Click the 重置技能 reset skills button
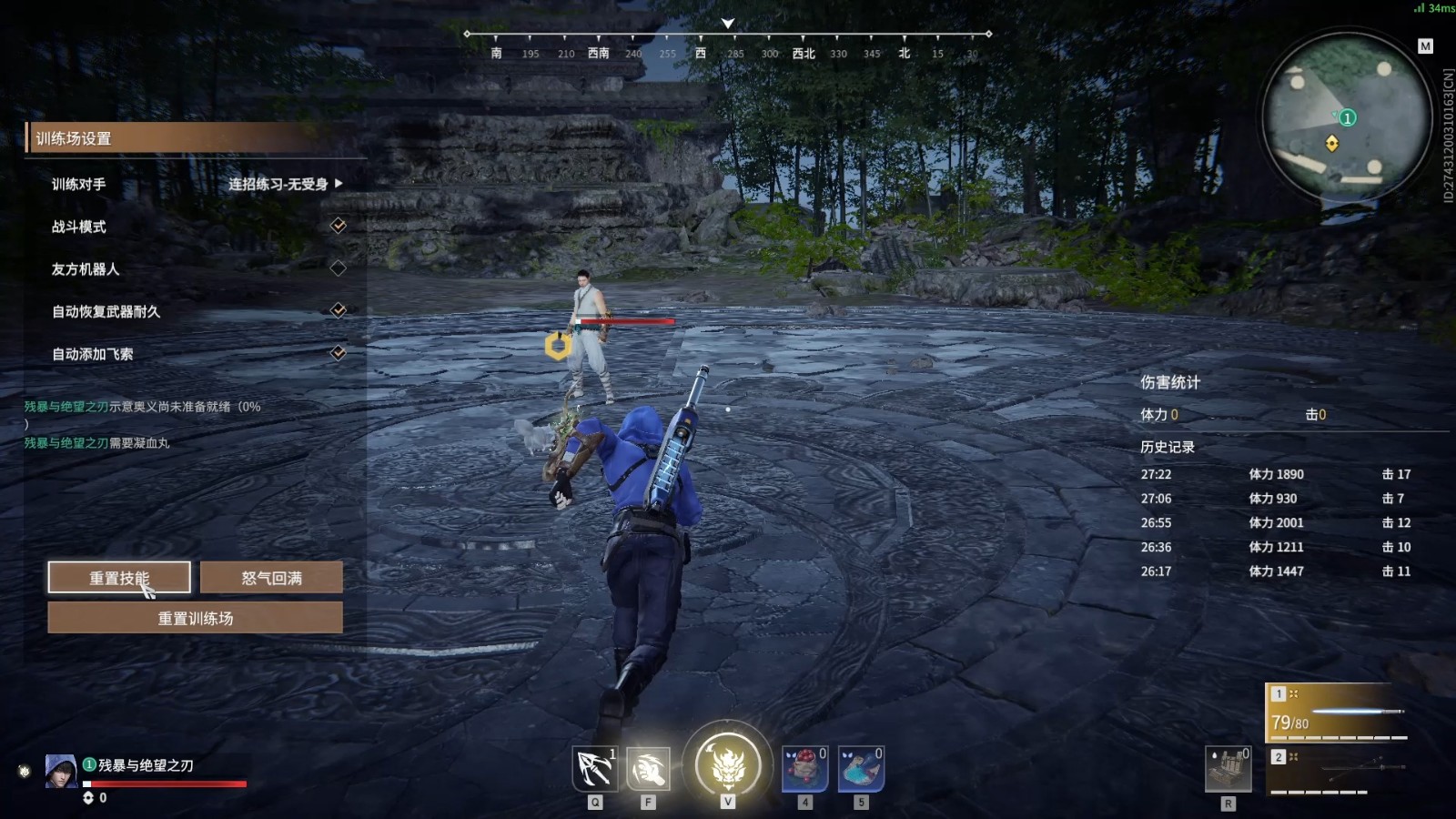This screenshot has width=1456, height=819. 119,577
